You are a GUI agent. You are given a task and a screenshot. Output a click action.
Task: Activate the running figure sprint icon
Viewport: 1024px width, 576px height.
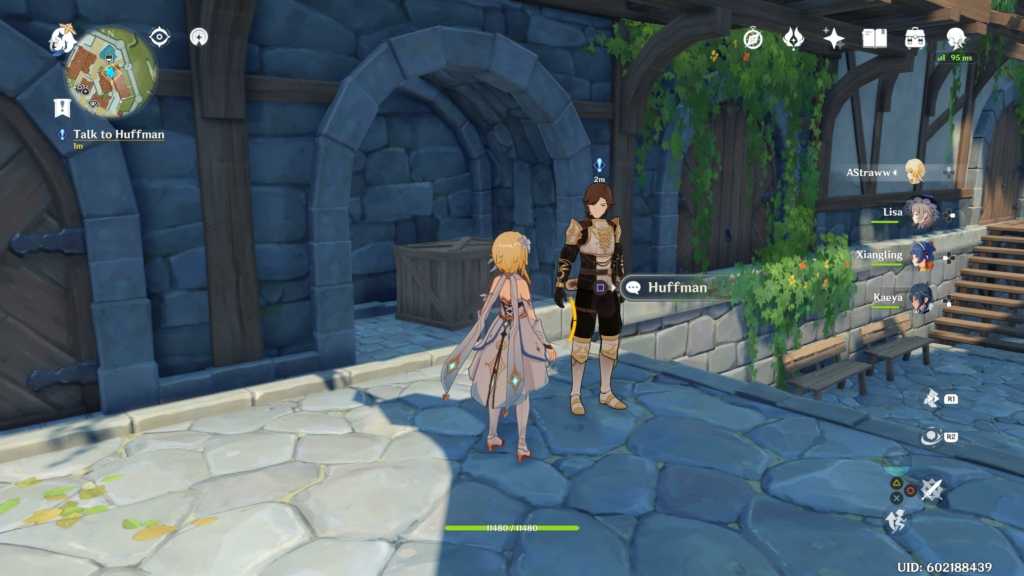[895, 520]
